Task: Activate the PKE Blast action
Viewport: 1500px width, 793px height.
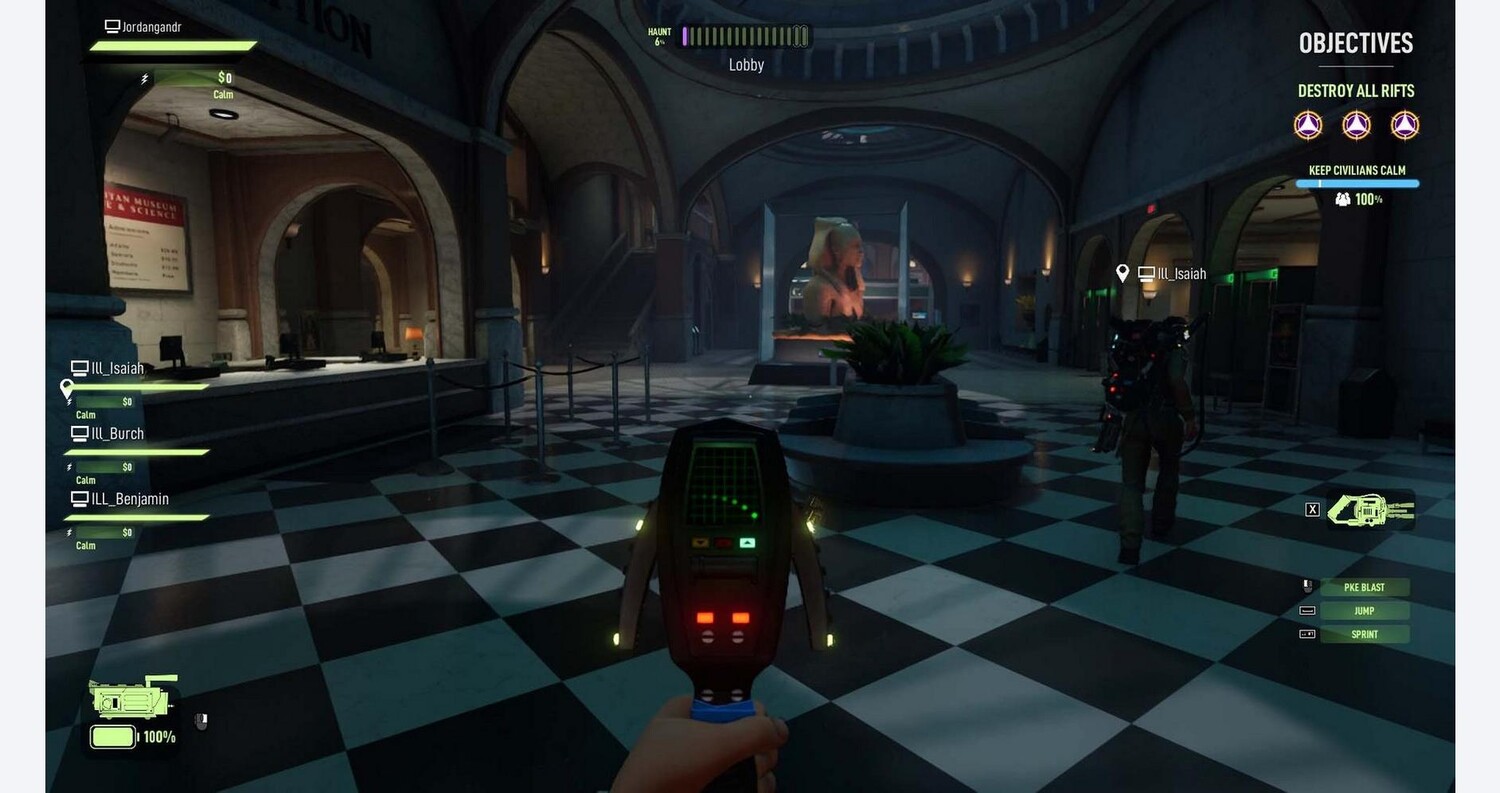Action: click(x=1364, y=587)
